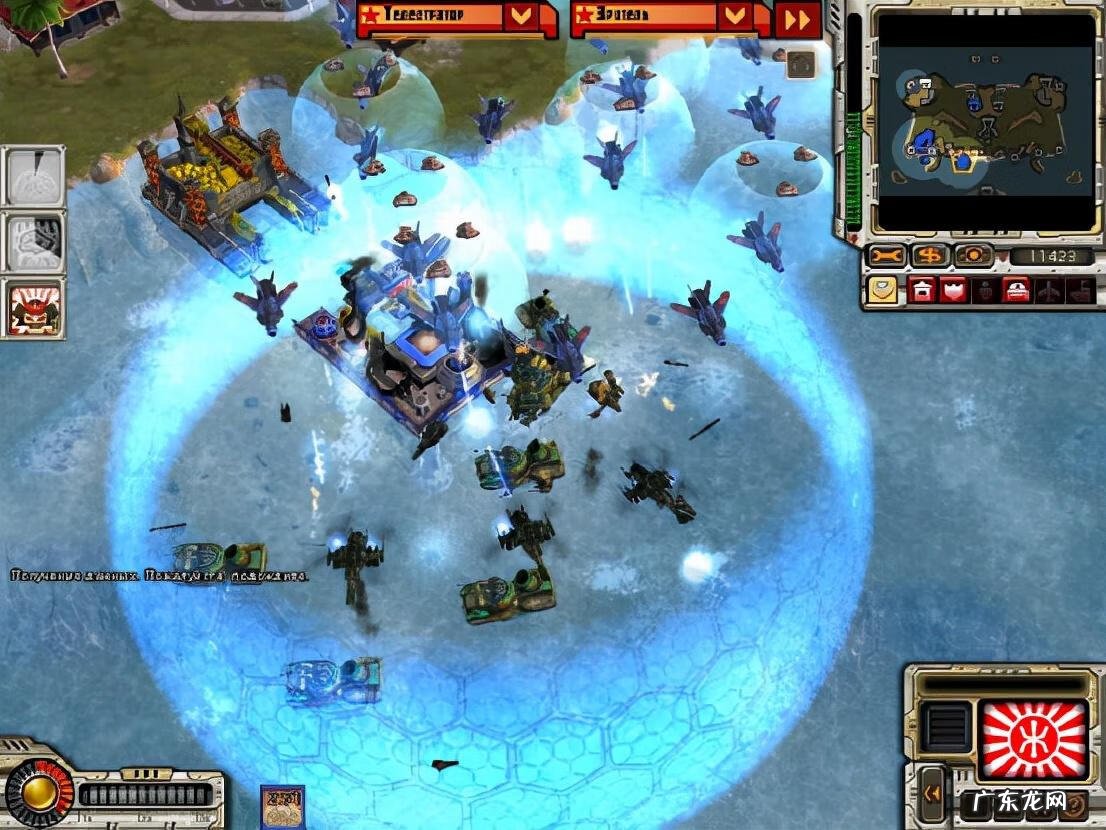Open the dimmed infantry production tab

985,289
